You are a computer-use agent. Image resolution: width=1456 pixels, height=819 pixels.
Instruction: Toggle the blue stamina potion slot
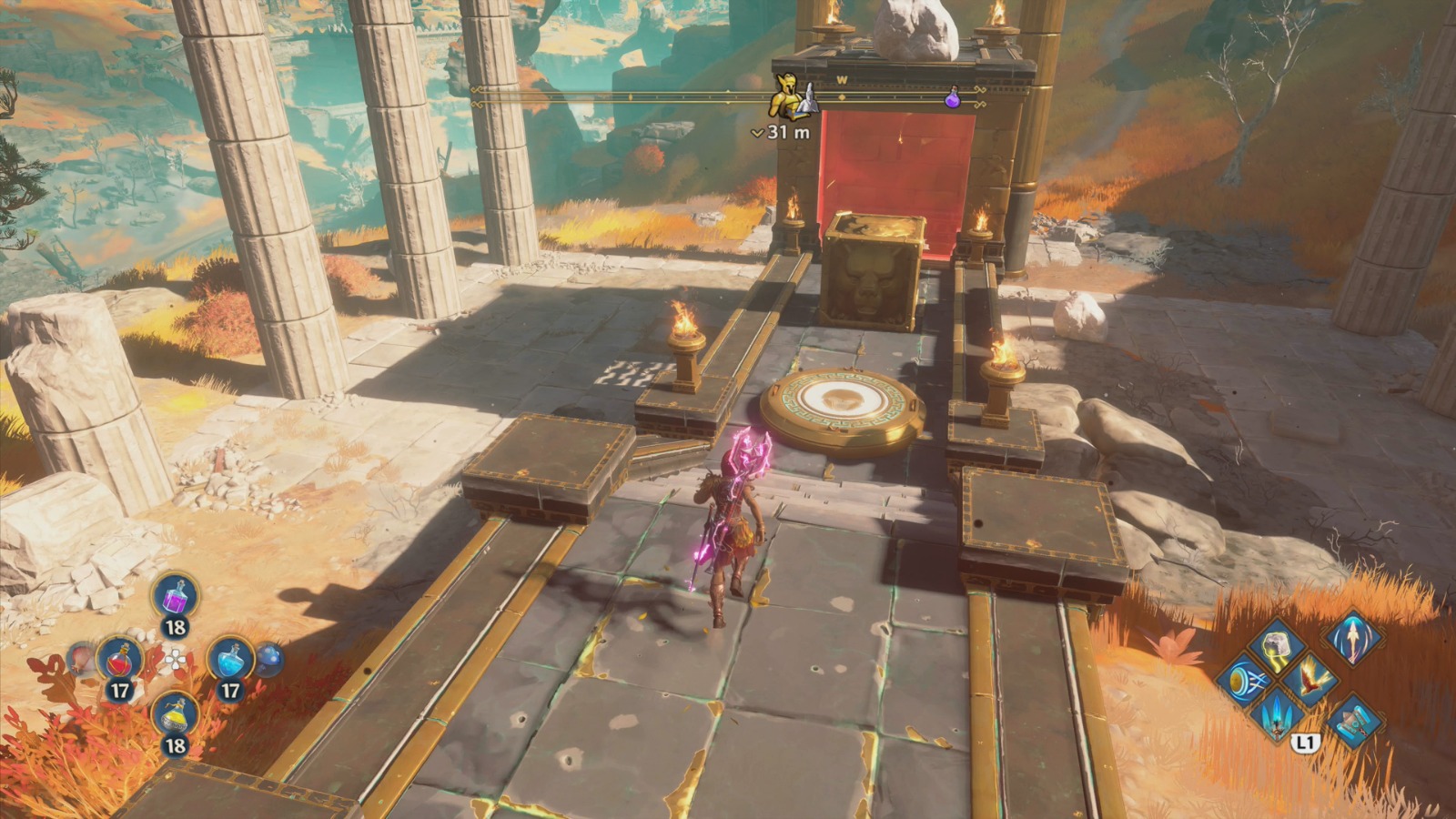231,661
